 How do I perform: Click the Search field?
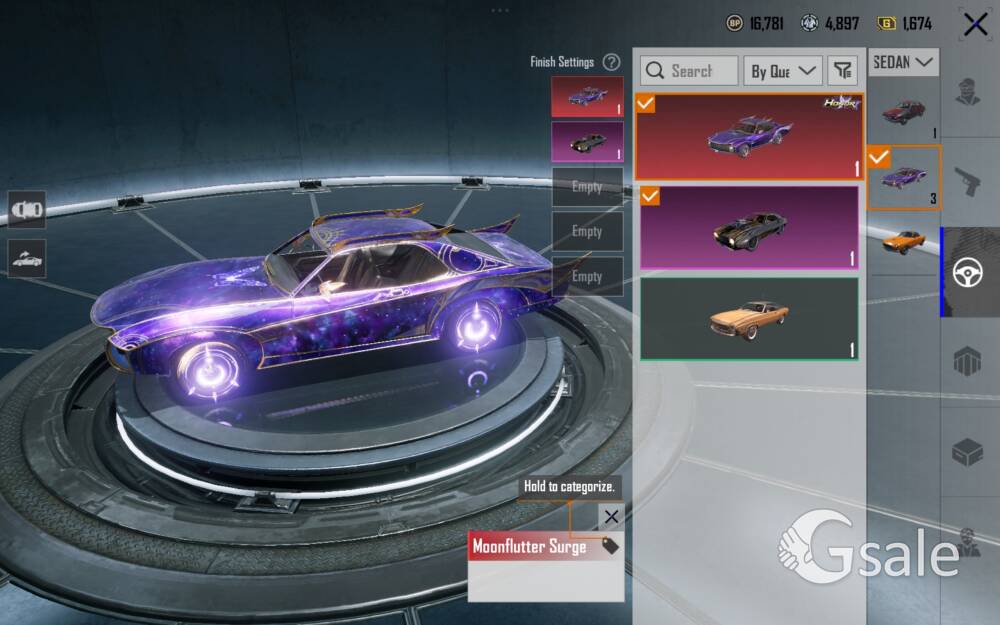pyautogui.click(x=689, y=71)
